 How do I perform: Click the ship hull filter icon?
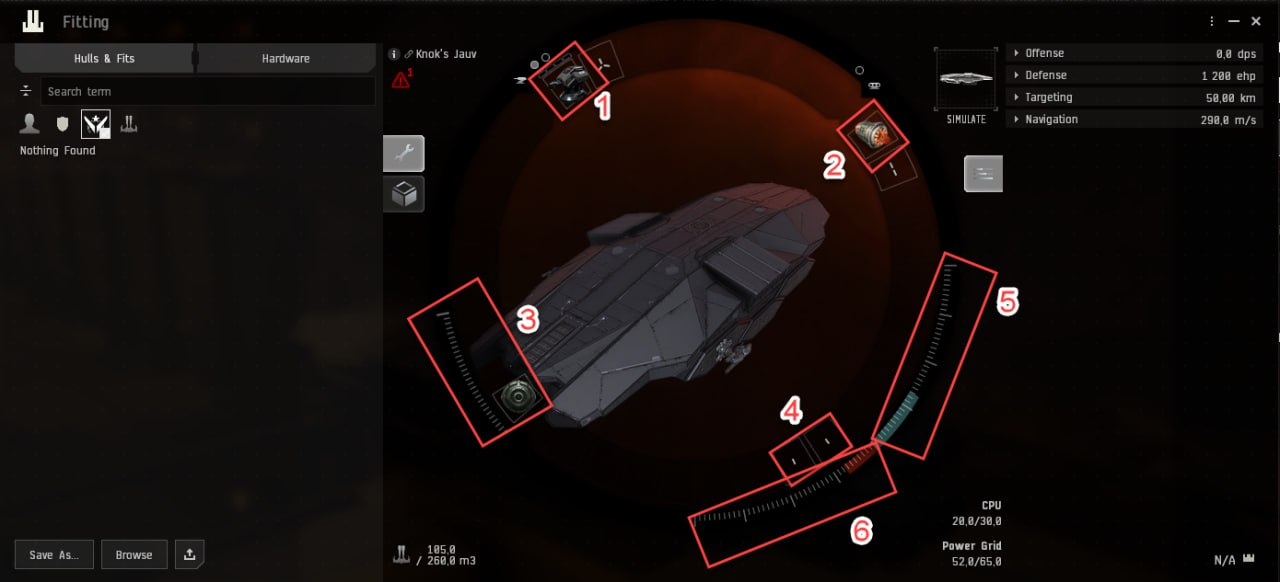[x=129, y=124]
